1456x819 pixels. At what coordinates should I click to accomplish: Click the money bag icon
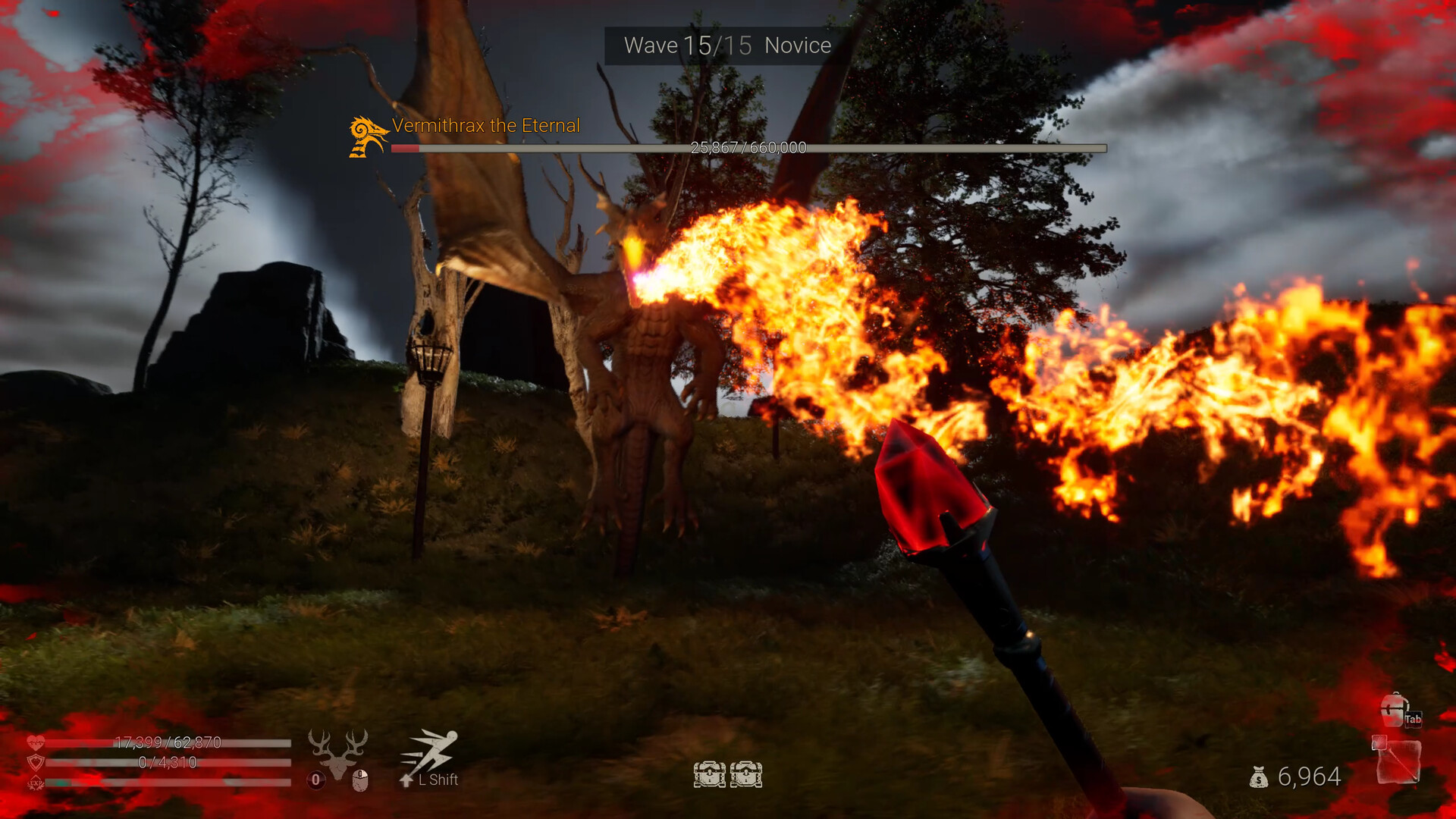coord(1259,777)
